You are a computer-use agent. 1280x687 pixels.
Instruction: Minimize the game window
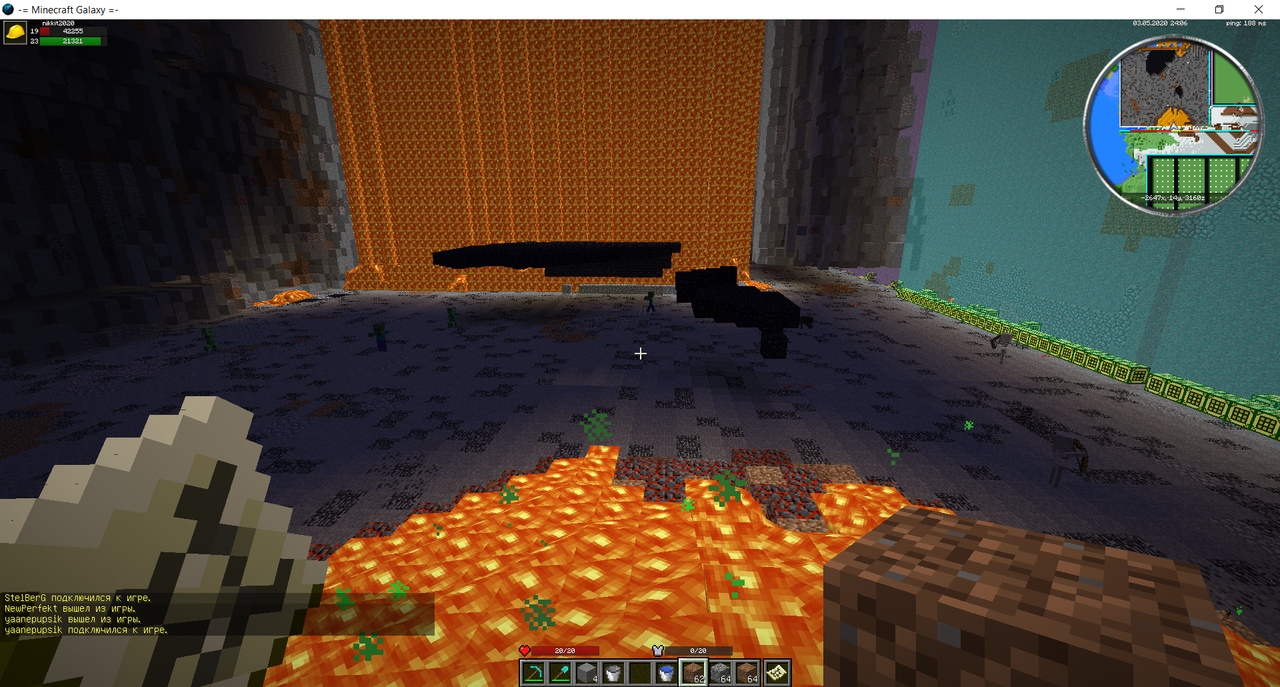[x=1181, y=9]
